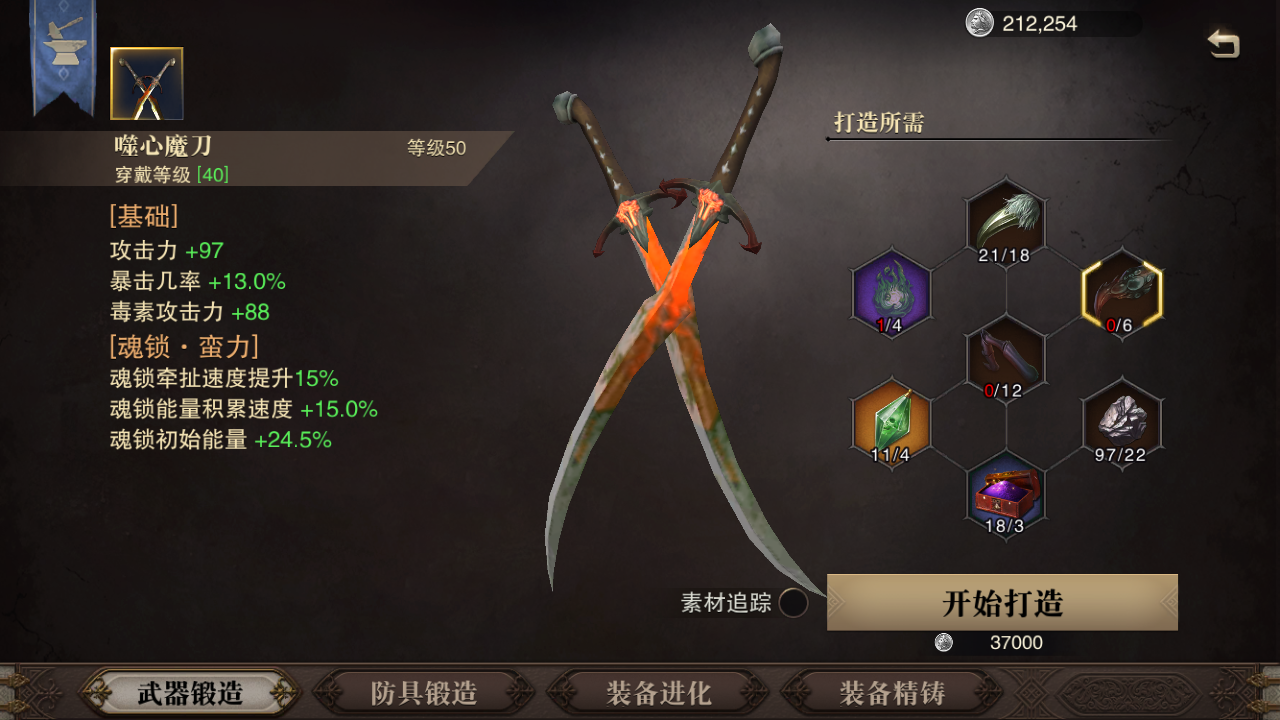Viewport: 1280px width, 720px height.
Task: Select the green crystal material showing 11/4
Action: [x=890, y=422]
